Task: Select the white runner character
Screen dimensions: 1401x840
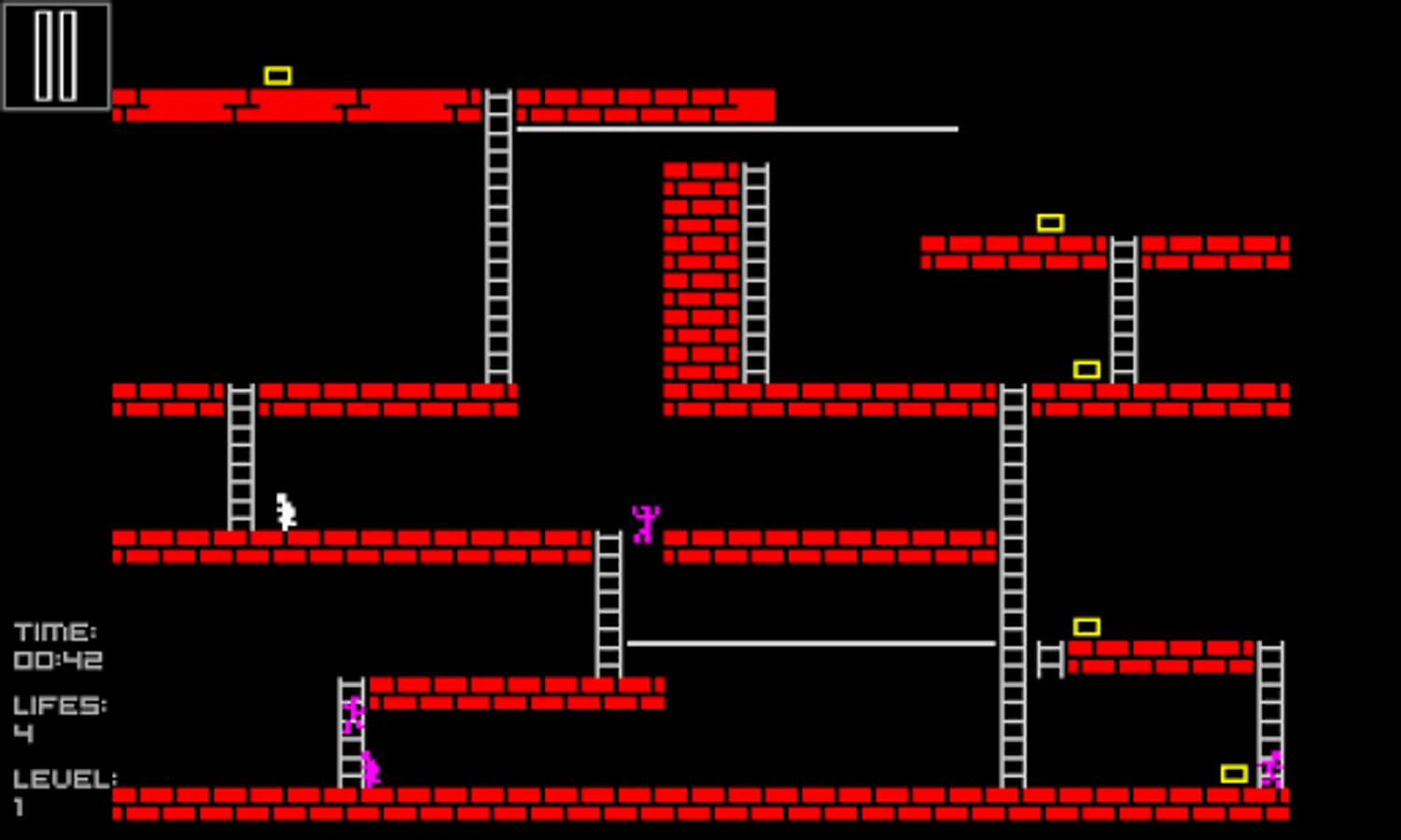Action: point(285,509)
